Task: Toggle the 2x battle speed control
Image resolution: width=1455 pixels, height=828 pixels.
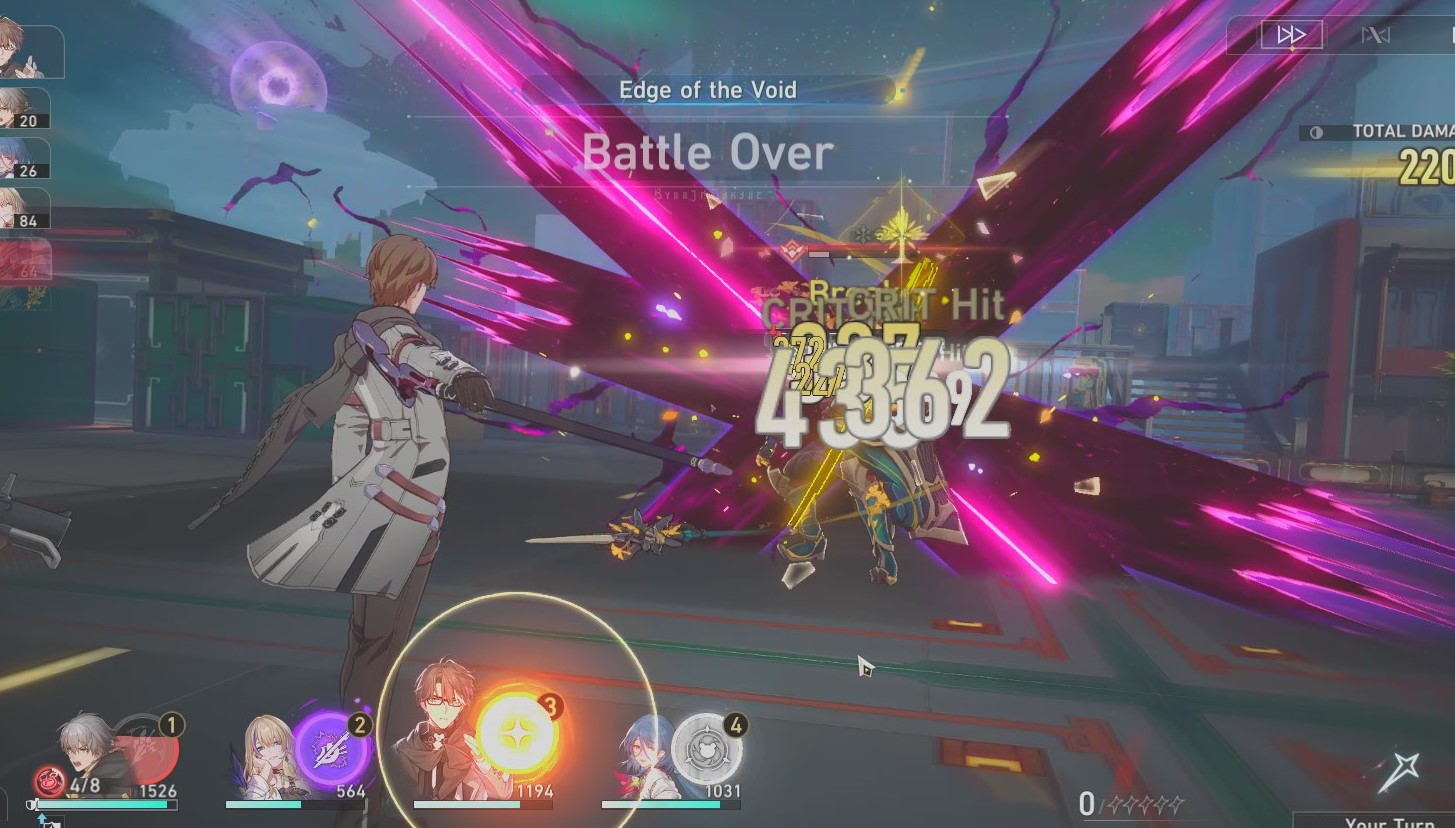Action: pyautogui.click(x=1290, y=33)
